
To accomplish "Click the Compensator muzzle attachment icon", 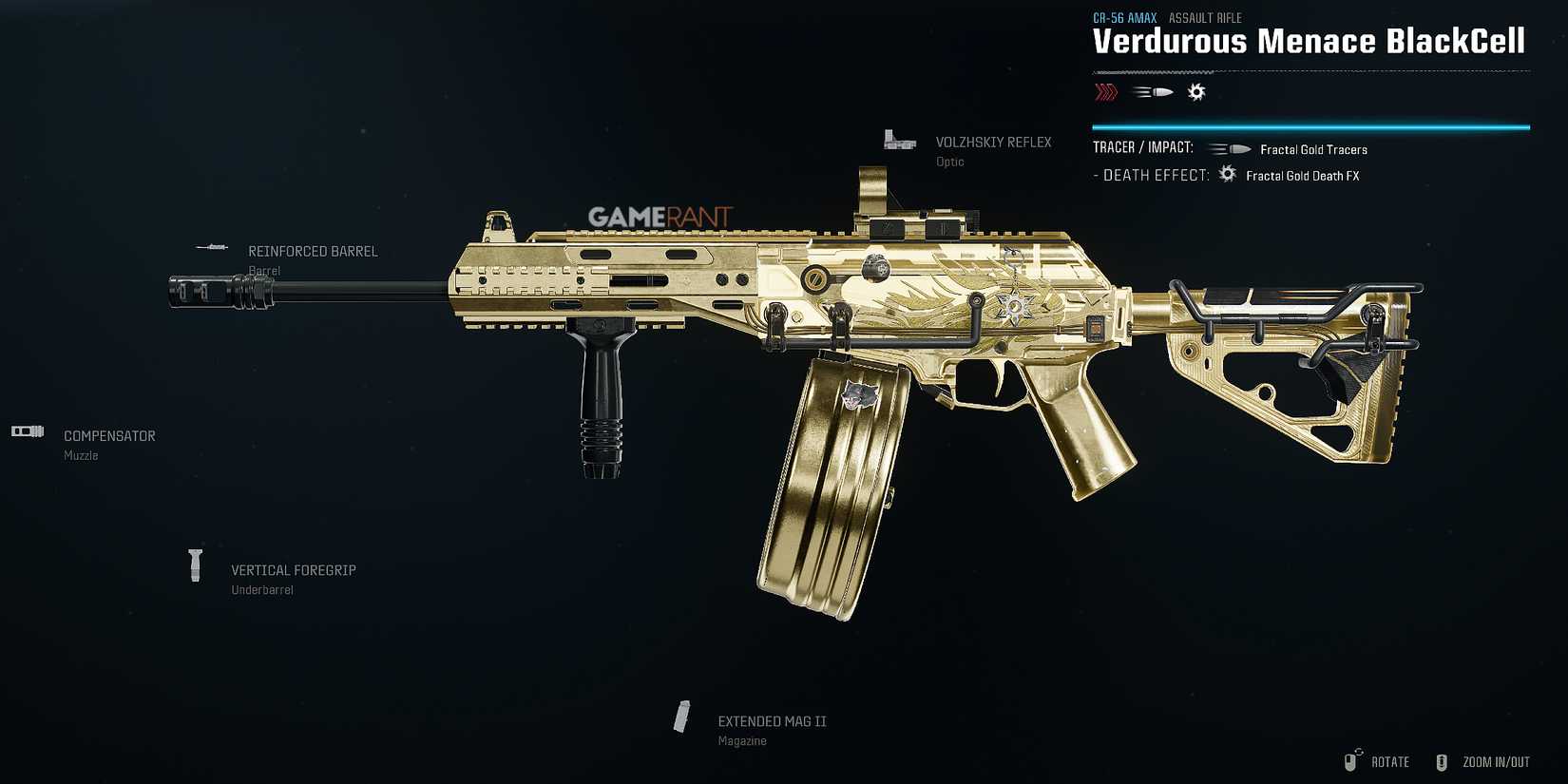I will (27, 430).
